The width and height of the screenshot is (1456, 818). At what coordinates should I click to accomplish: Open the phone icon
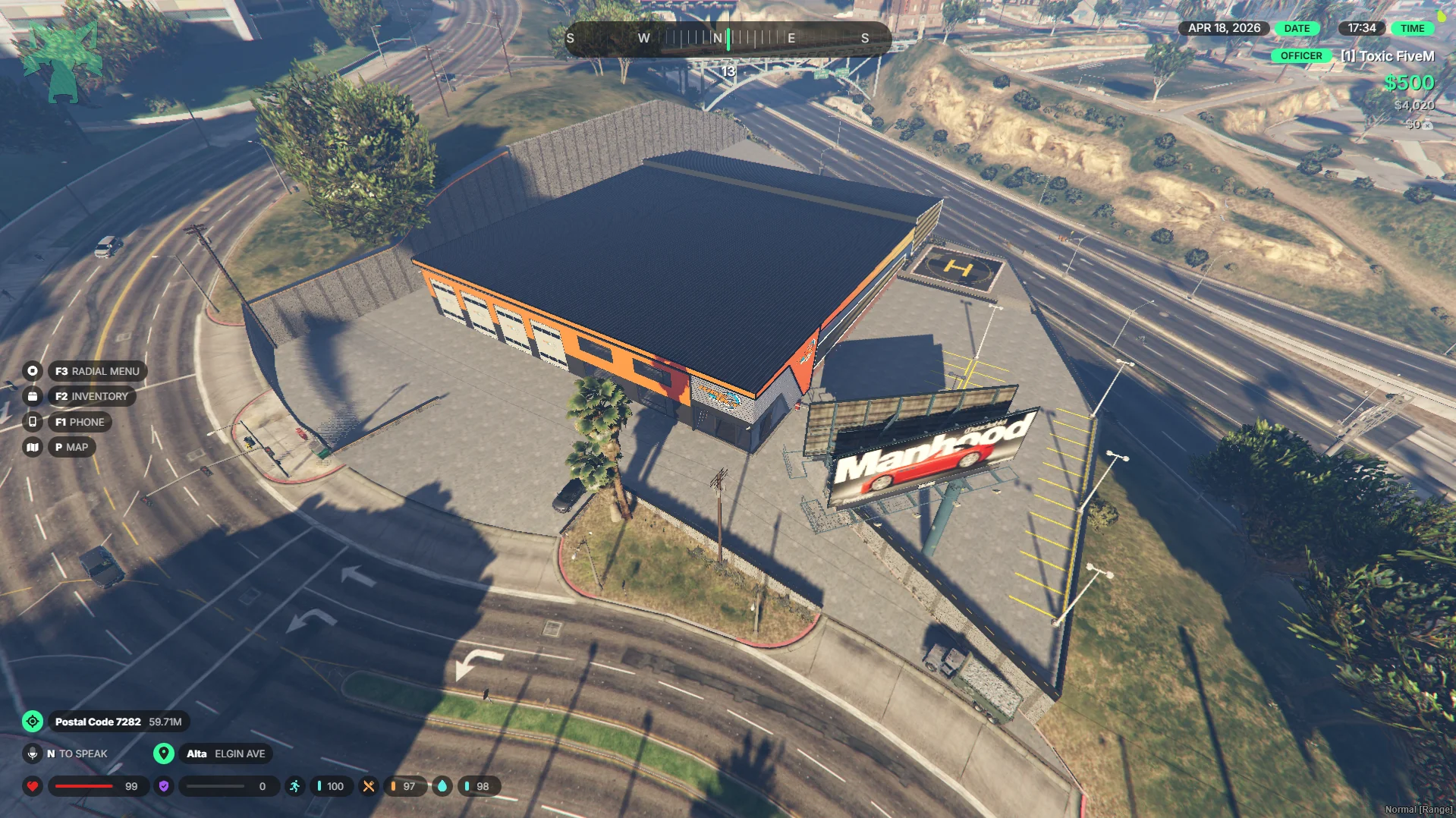[x=32, y=422]
